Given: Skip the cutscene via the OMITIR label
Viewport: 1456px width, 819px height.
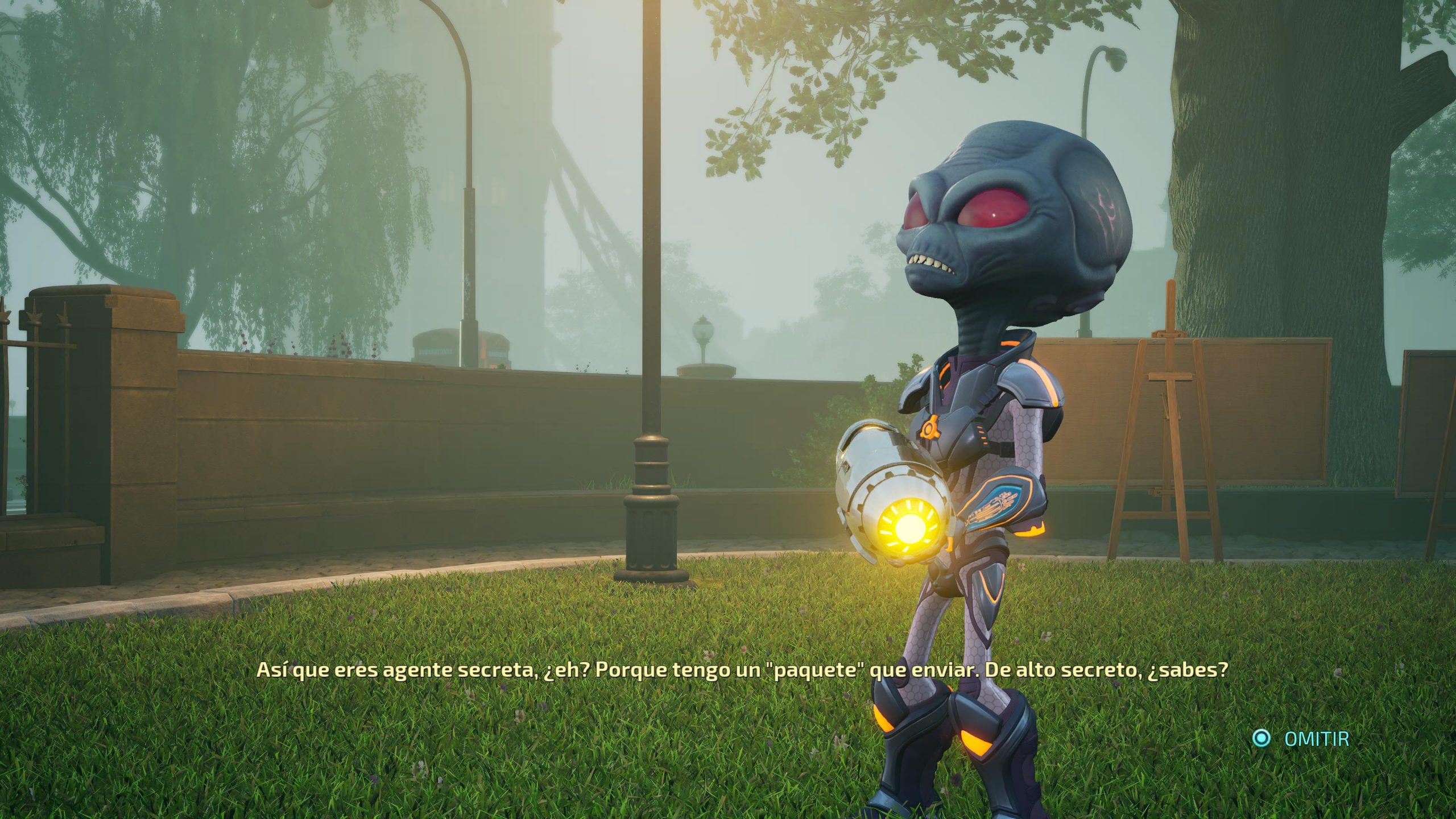Looking at the screenshot, I should pyautogui.click(x=1316, y=739).
